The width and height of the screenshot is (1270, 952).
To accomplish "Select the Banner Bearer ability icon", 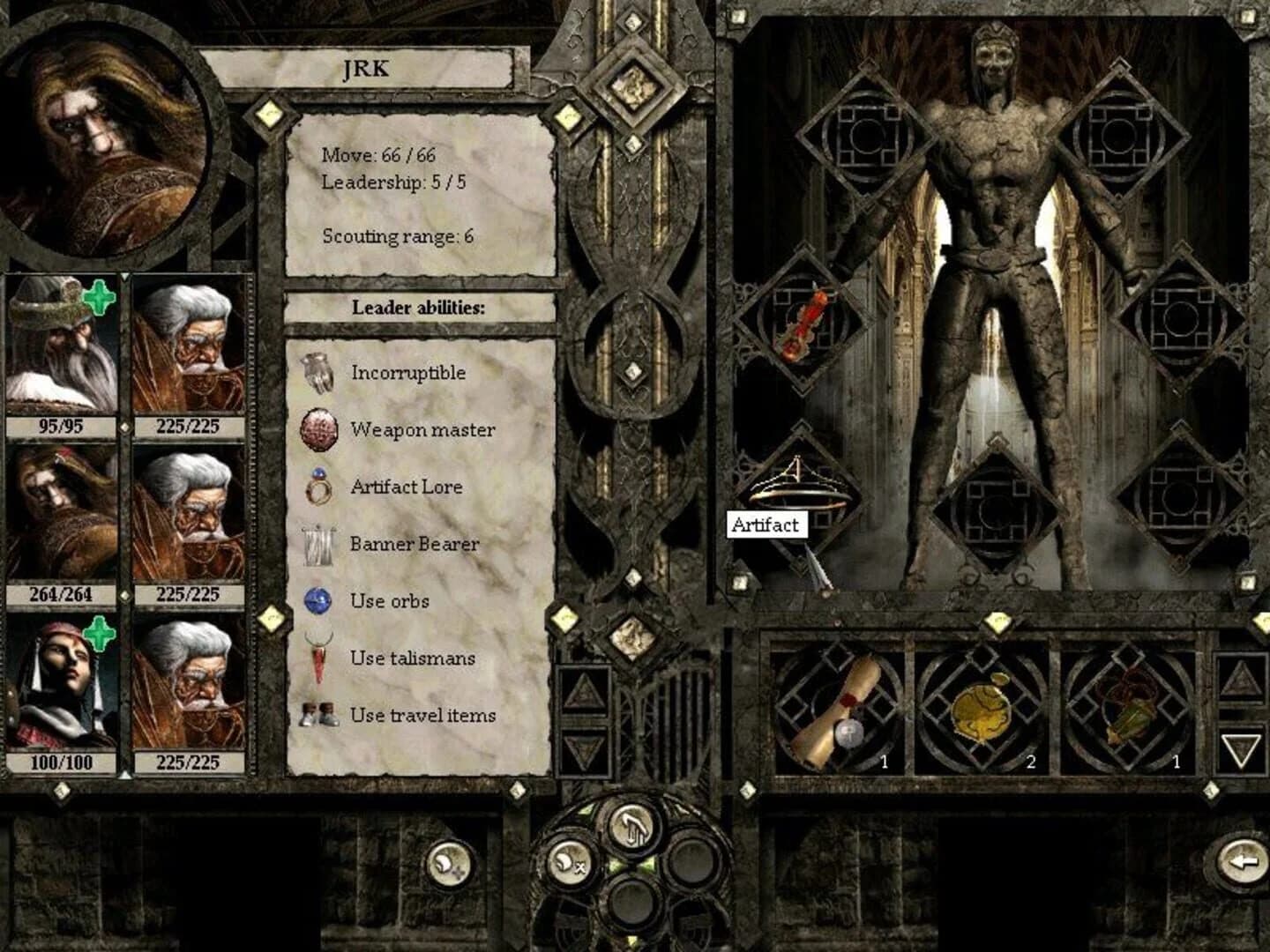I will (x=317, y=544).
